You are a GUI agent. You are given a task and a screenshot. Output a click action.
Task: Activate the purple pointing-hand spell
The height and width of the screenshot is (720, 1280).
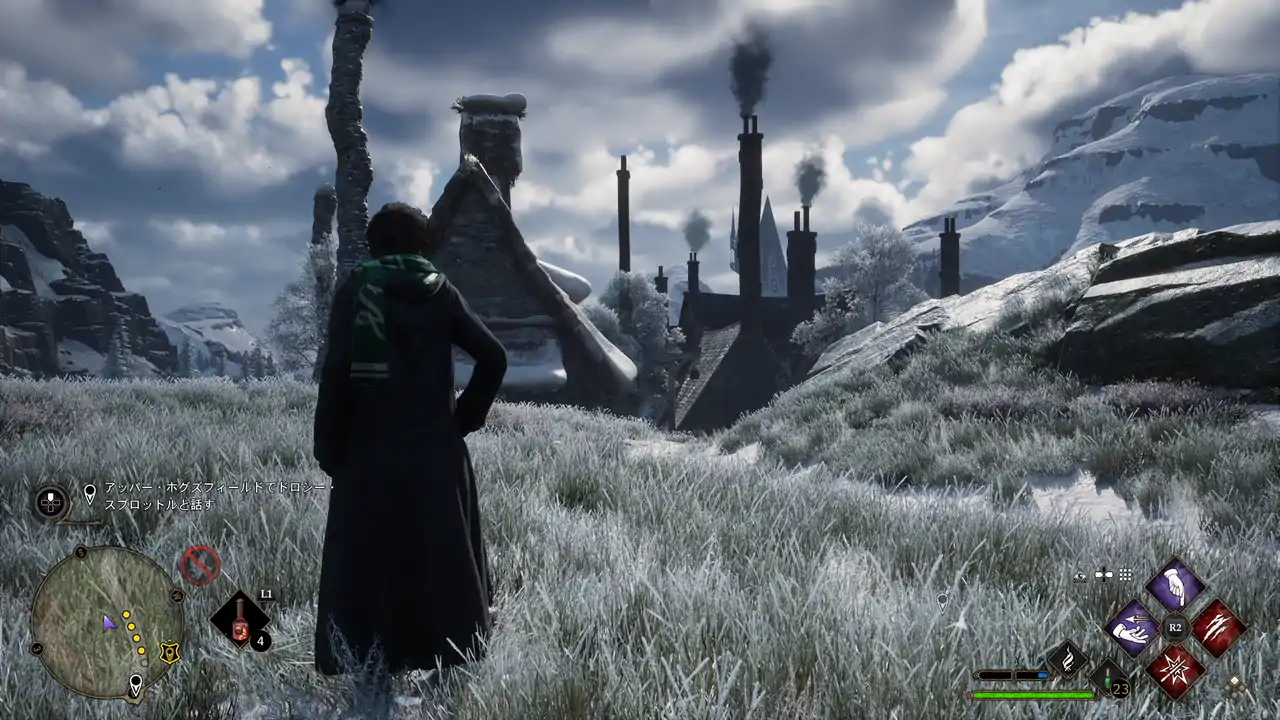(1175, 586)
